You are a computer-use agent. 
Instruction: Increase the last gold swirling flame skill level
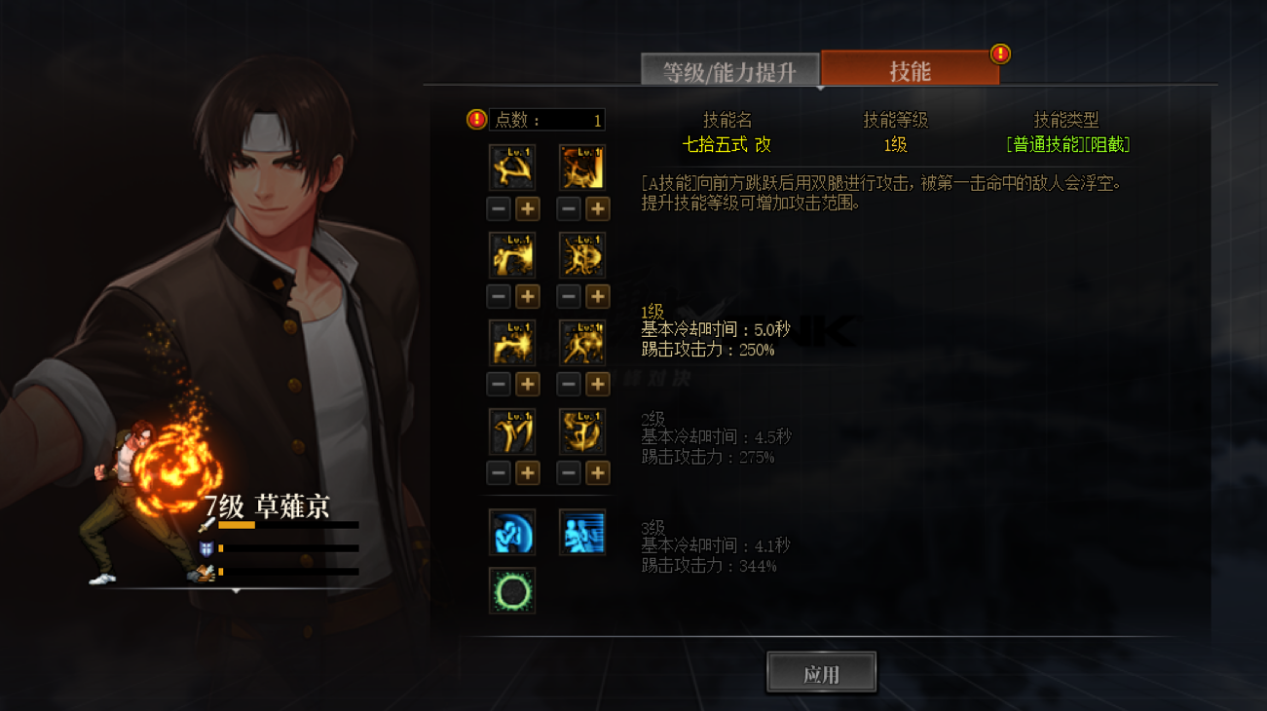(x=597, y=473)
